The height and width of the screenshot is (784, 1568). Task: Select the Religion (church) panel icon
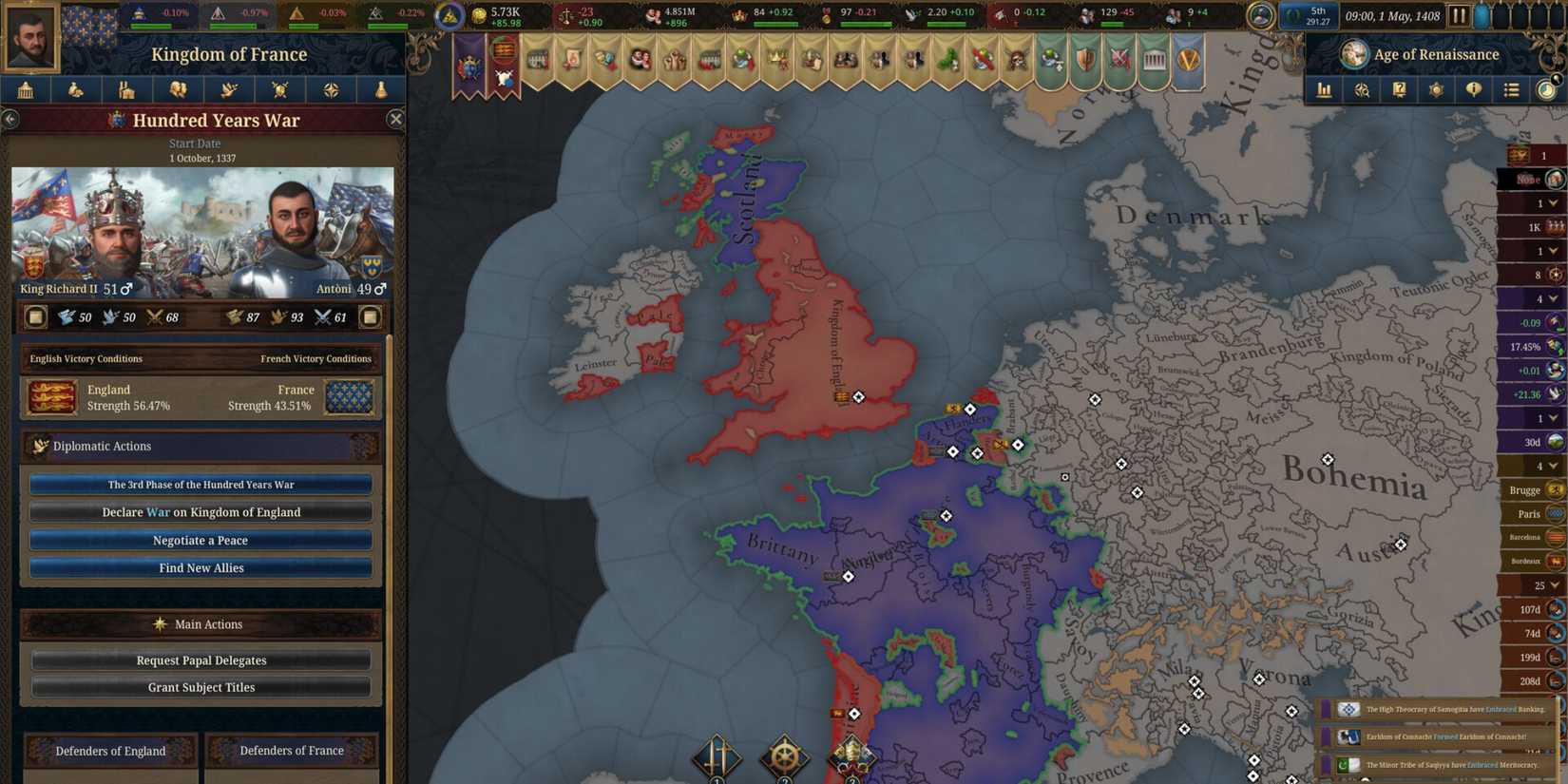click(127, 89)
